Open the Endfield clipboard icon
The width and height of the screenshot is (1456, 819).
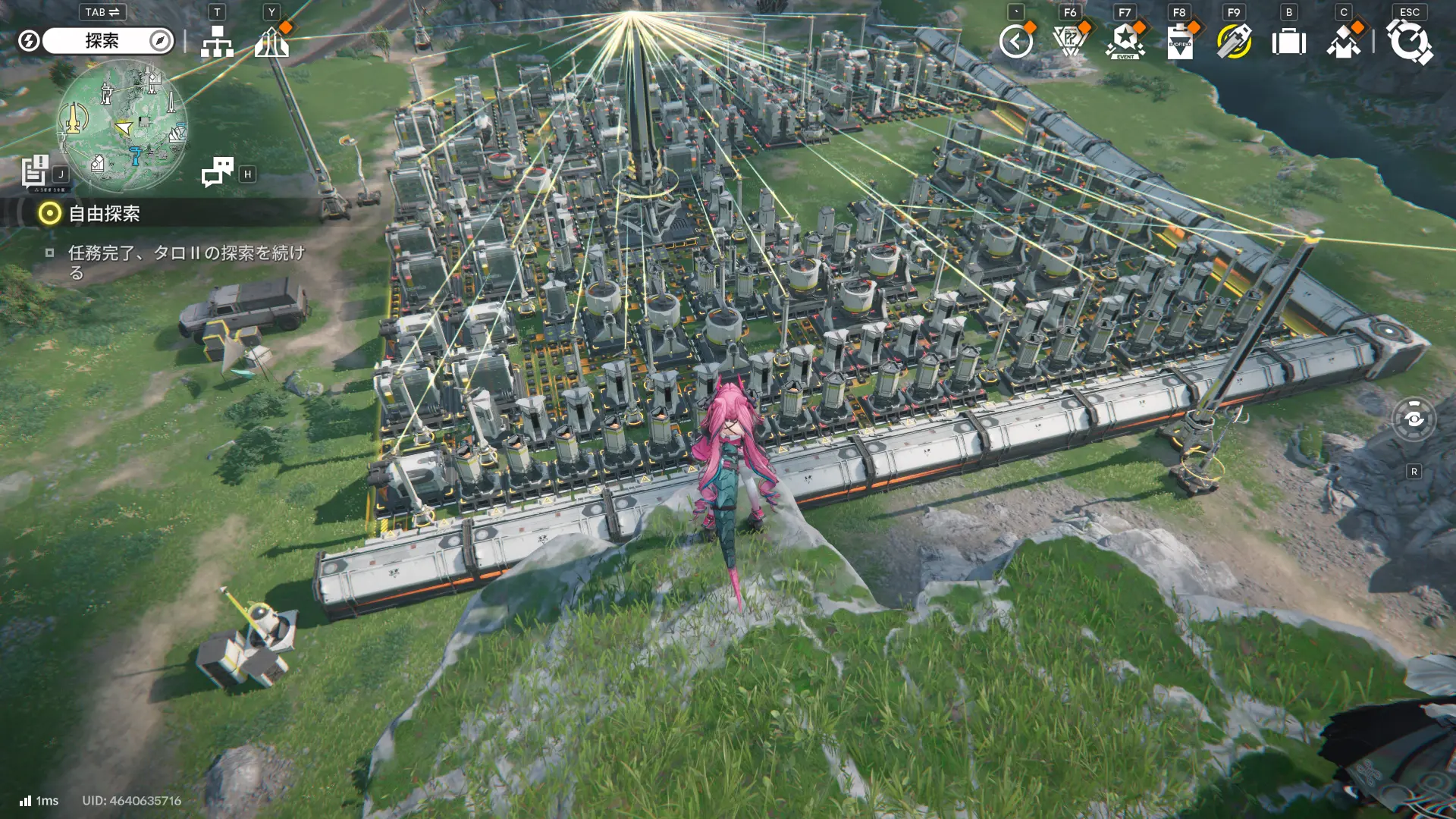pyautogui.click(x=1180, y=42)
